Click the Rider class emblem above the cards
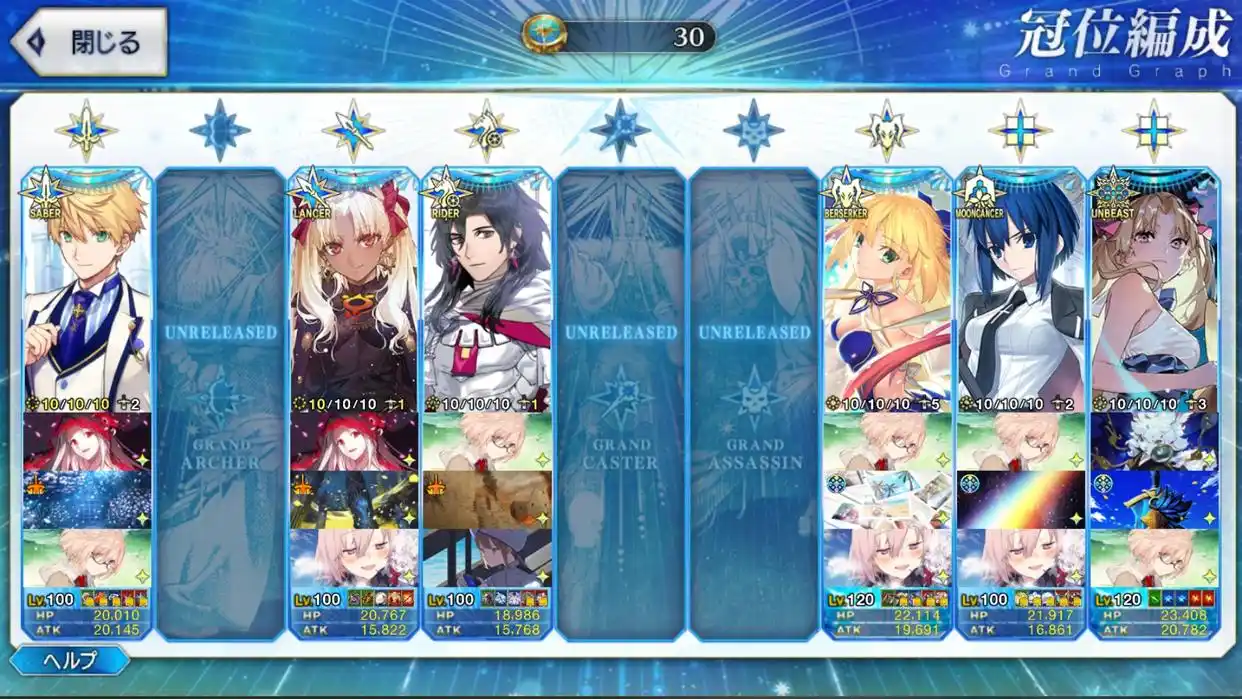 click(x=487, y=130)
